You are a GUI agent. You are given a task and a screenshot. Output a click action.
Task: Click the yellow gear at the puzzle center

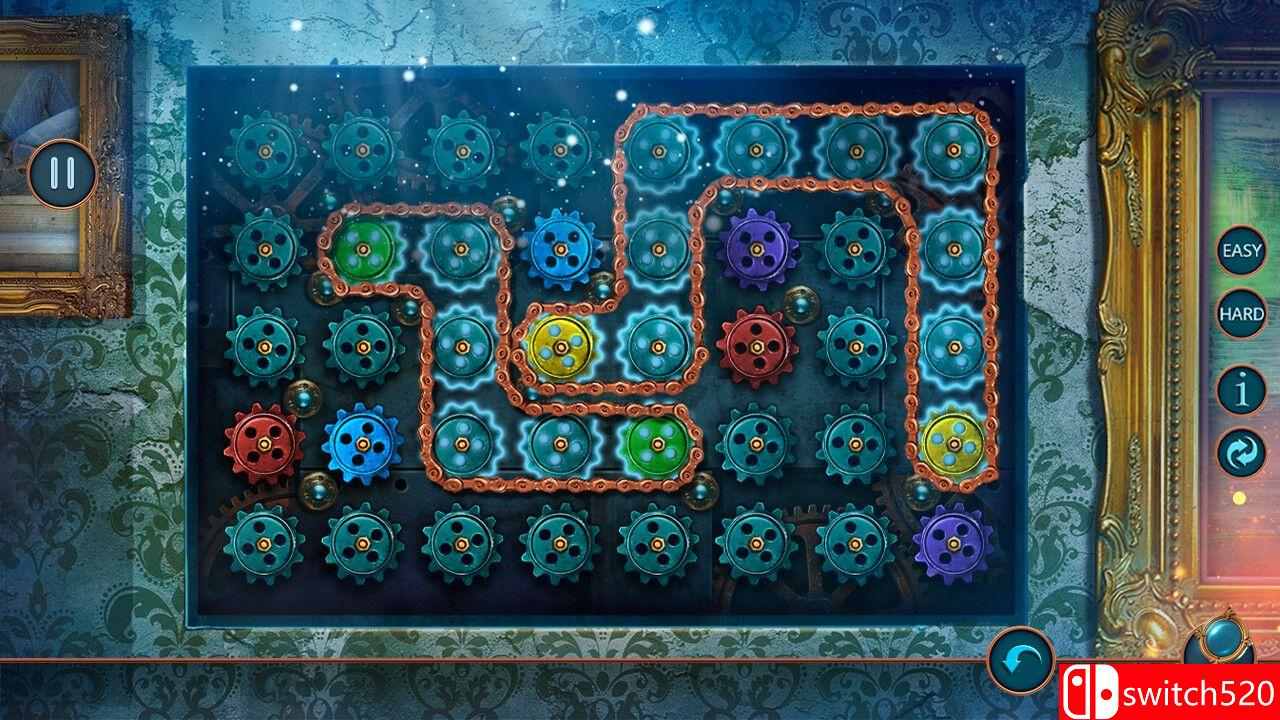(559, 347)
